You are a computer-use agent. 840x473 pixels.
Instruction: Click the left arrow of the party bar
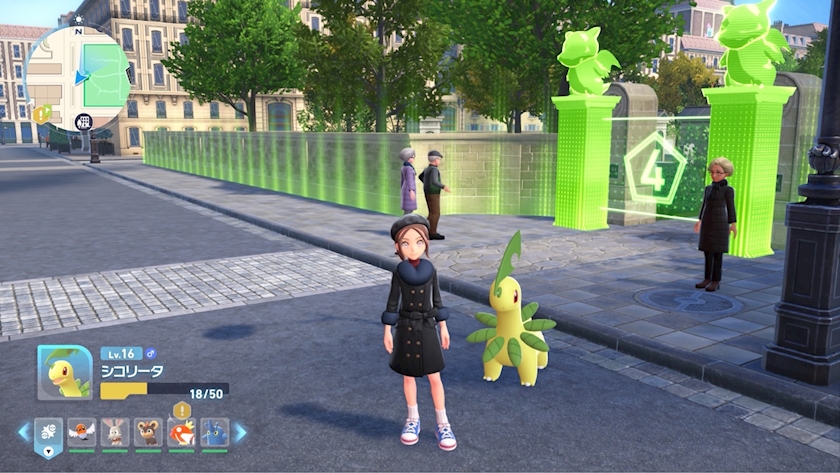(24, 432)
